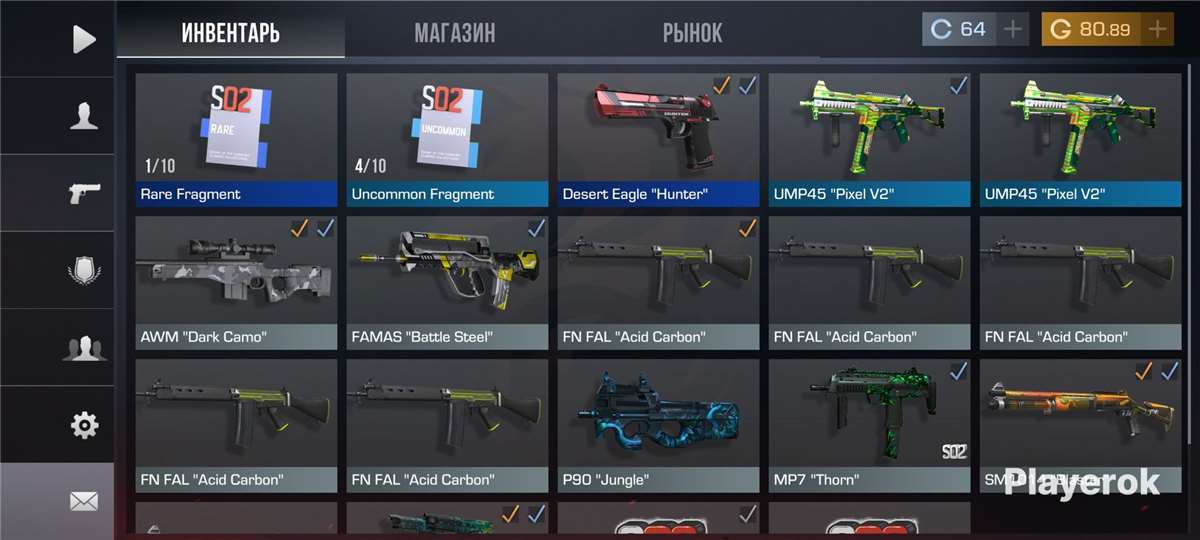
Task: Select the Инвентарь tab
Action: pyautogui.click(x=231, y=33)
